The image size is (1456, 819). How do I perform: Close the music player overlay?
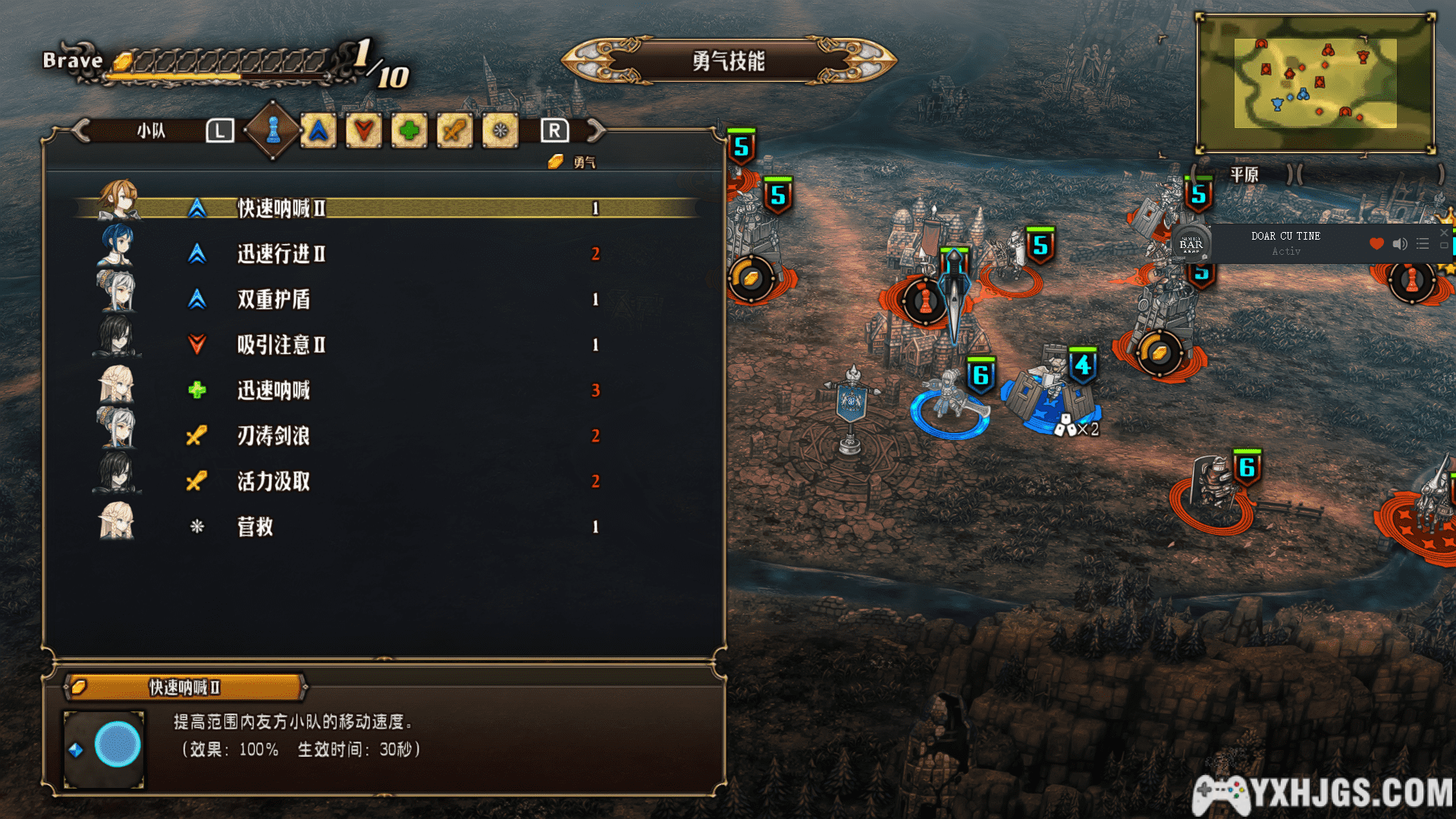1444,233
